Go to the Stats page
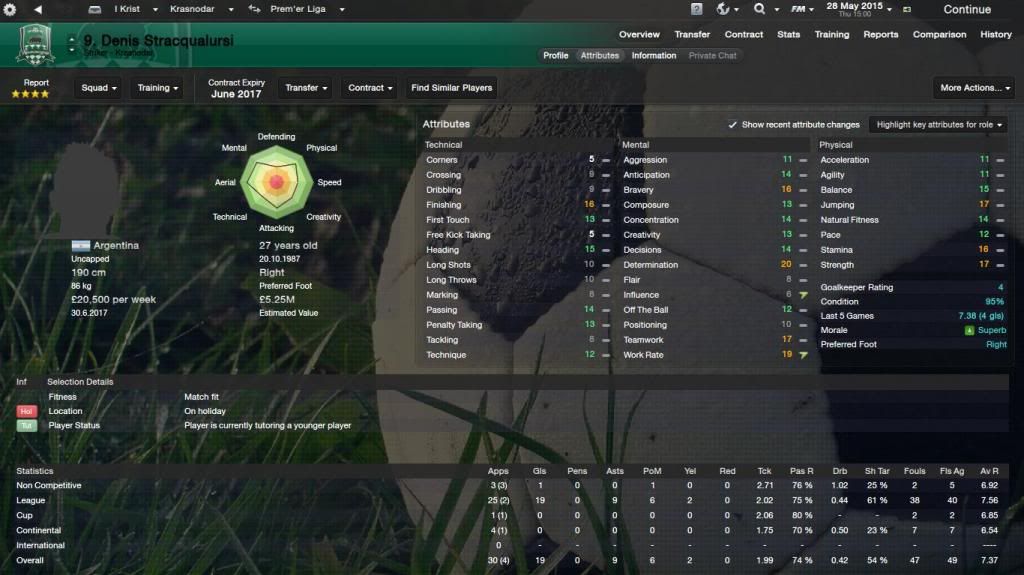Viewport: 1024px width, 575px height. coord(789,34)
